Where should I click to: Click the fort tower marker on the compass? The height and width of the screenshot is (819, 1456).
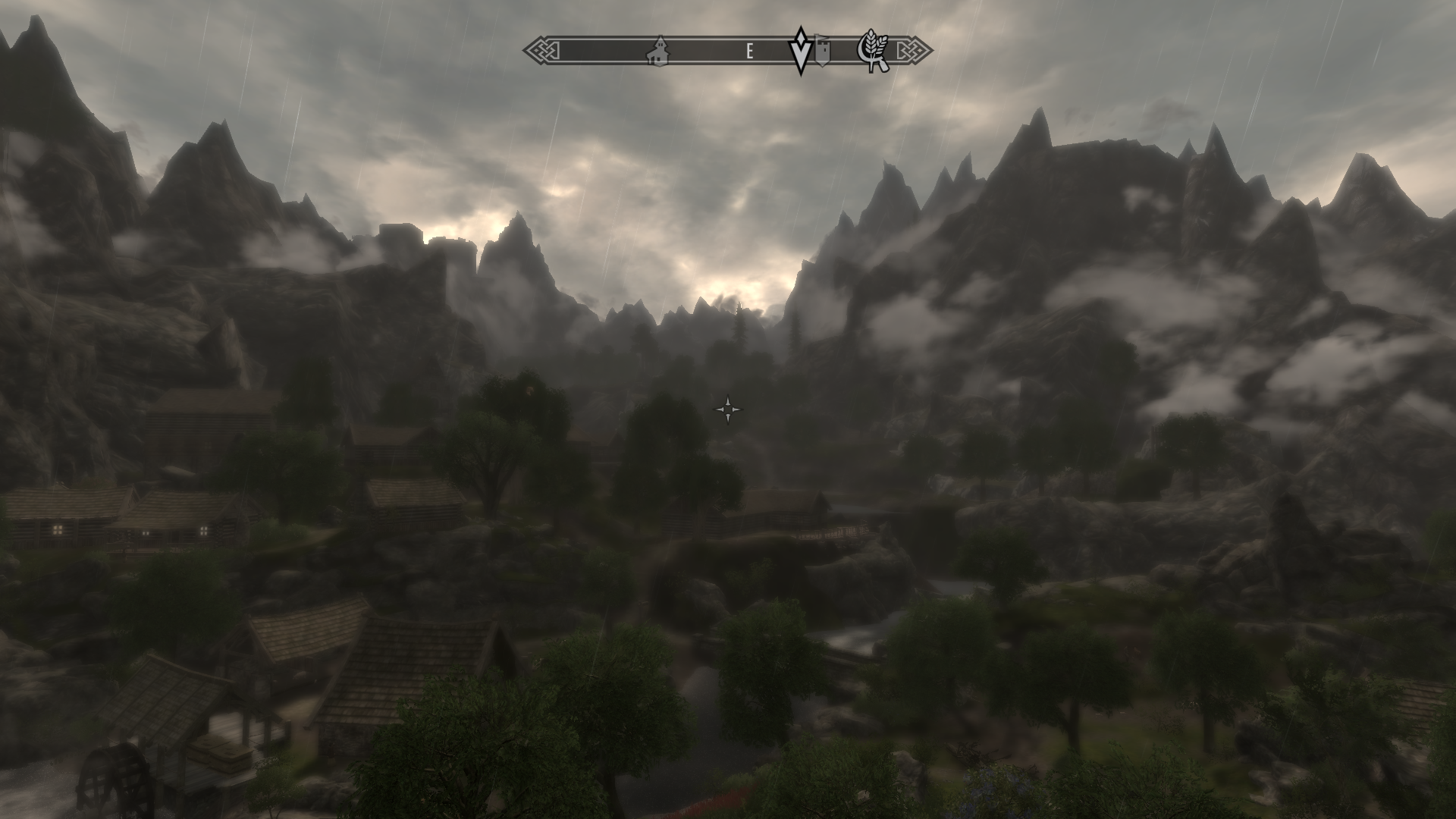pyautogui.click(x=822, y=50)
